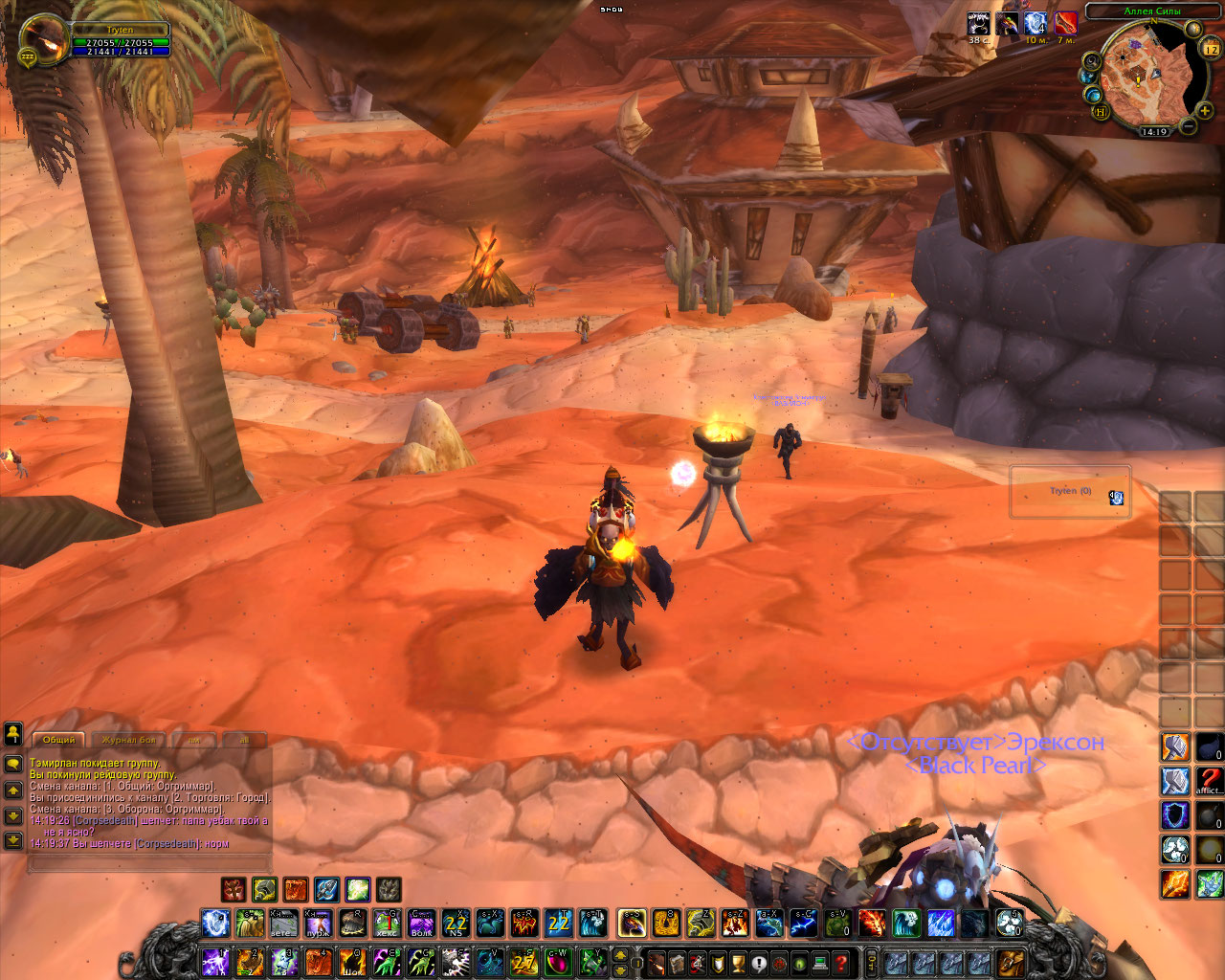Click the red question mark help button
Viewport: 1225px width, 980px height.
coord(841,962)
